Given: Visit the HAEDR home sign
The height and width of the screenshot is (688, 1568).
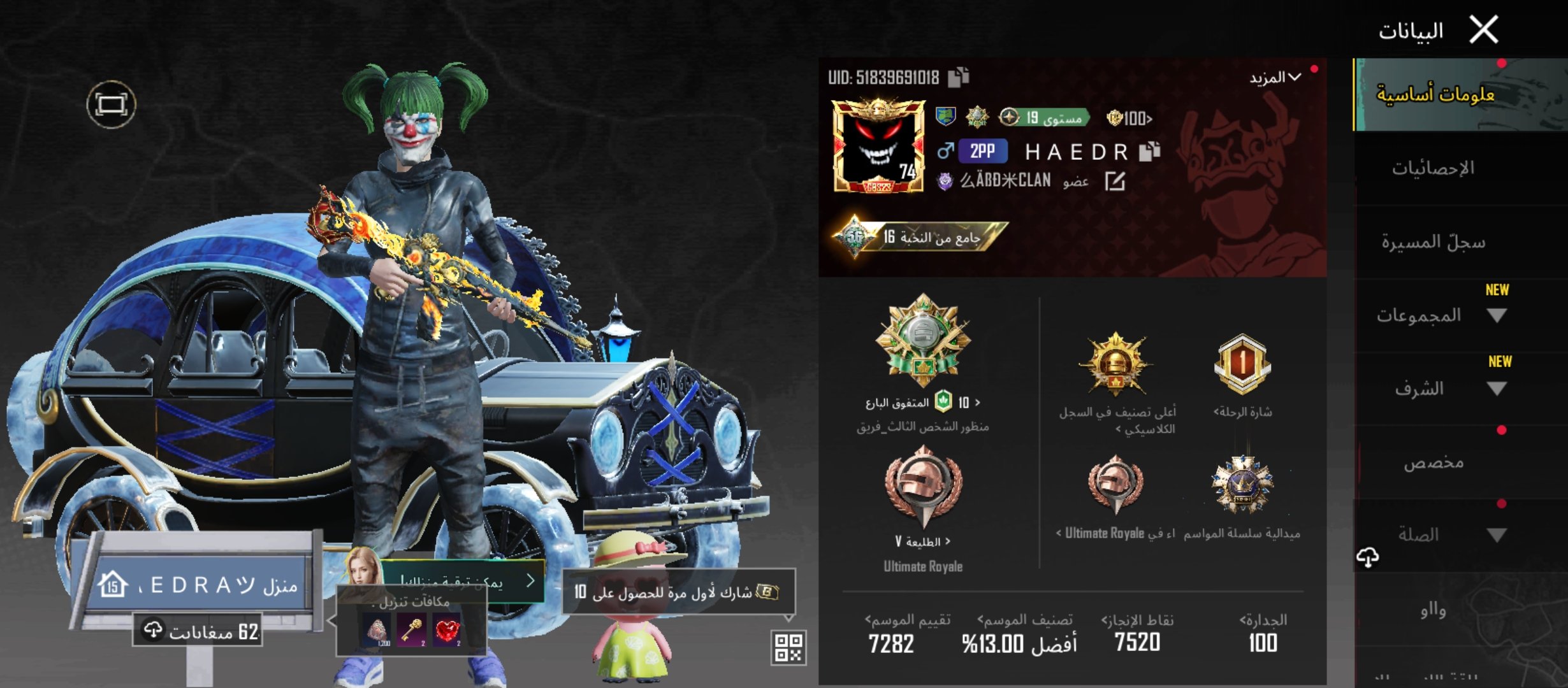Looking at the screenshot, I should tap(198, 585).
